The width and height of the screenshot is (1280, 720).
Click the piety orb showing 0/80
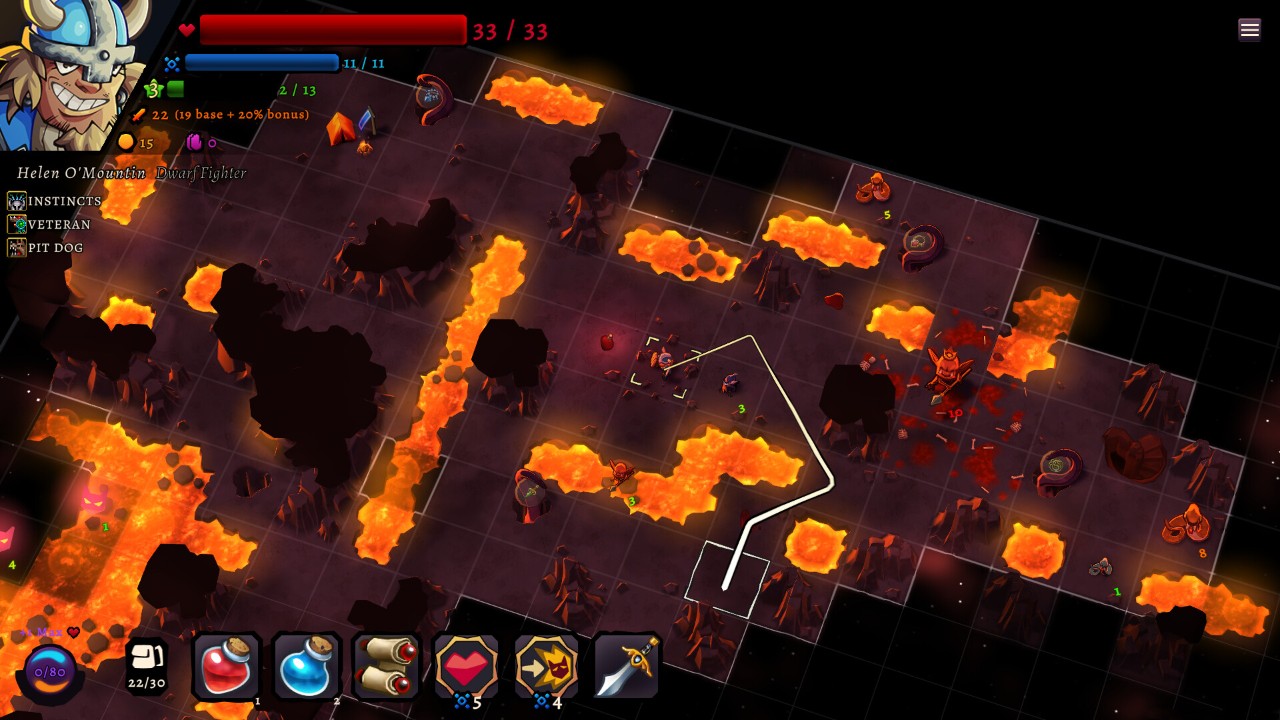pyautogui.click(x=49, y=672)
